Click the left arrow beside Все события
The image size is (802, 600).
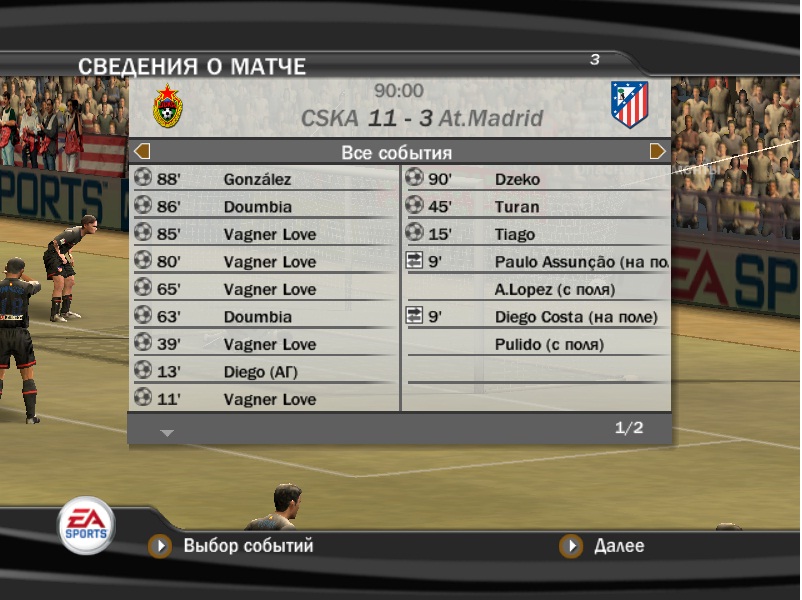pos(142,152)
